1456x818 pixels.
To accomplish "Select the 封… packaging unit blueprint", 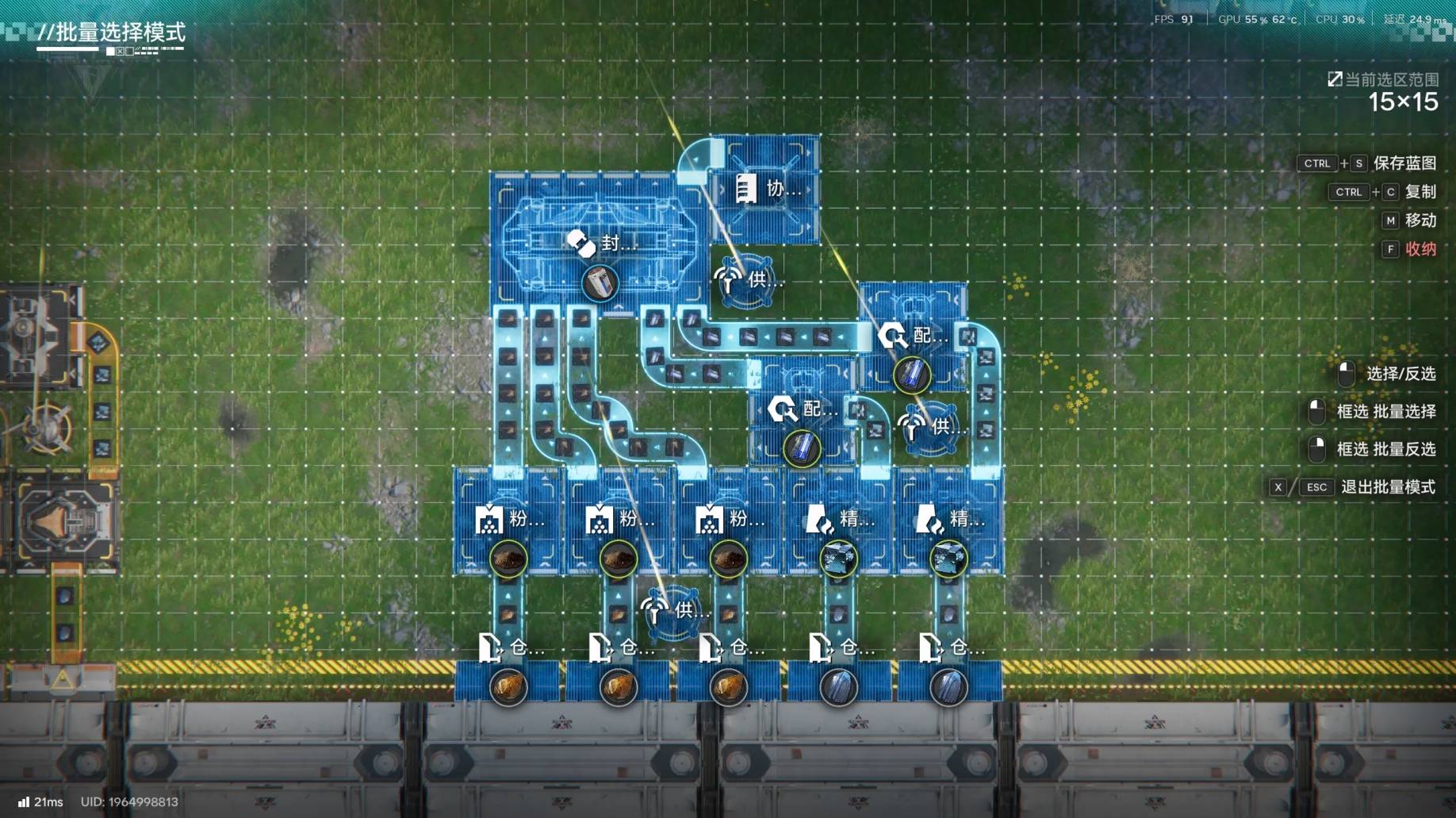I will tap(599, 242).
